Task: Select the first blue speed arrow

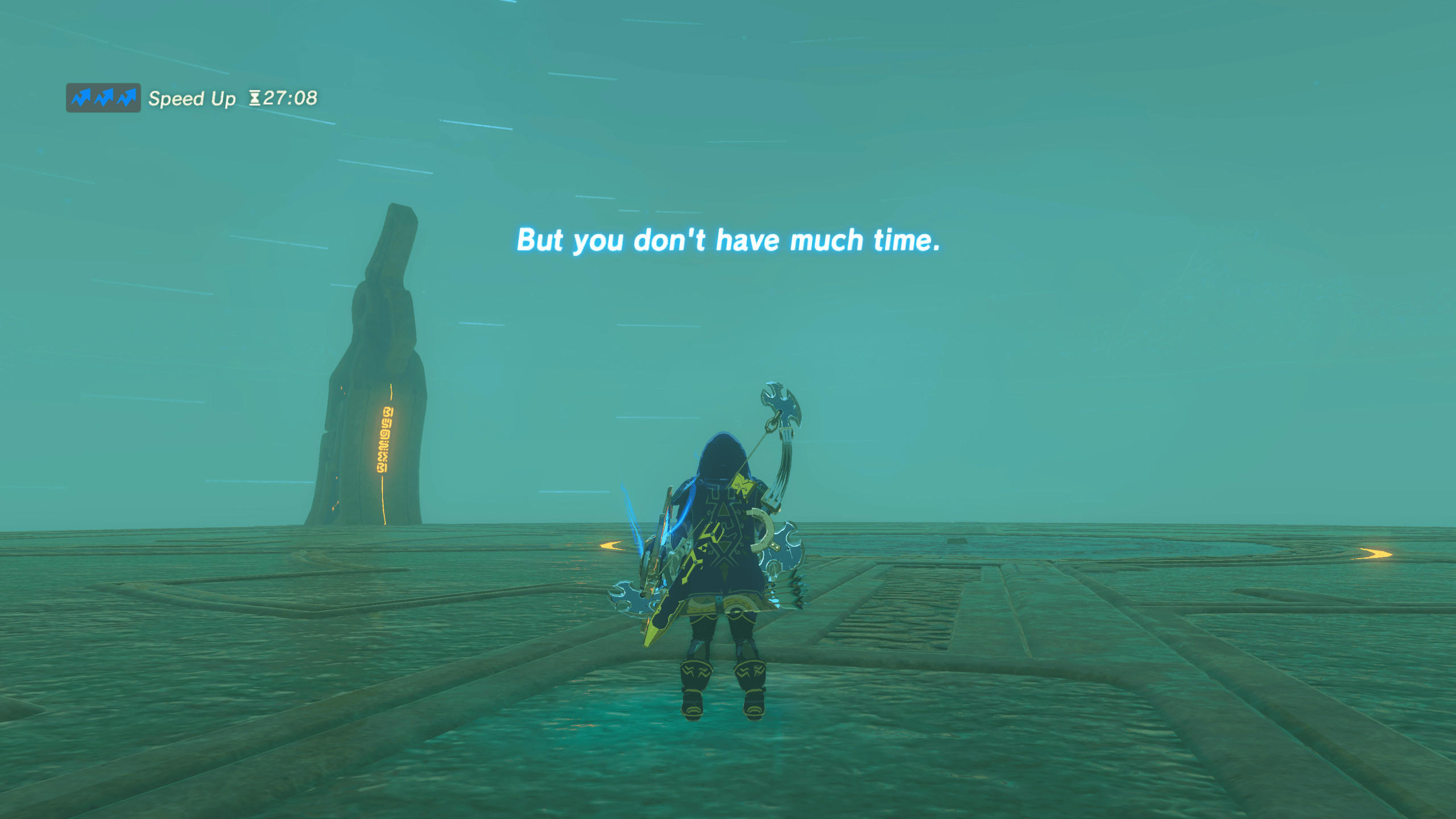Action: point(80,97)
